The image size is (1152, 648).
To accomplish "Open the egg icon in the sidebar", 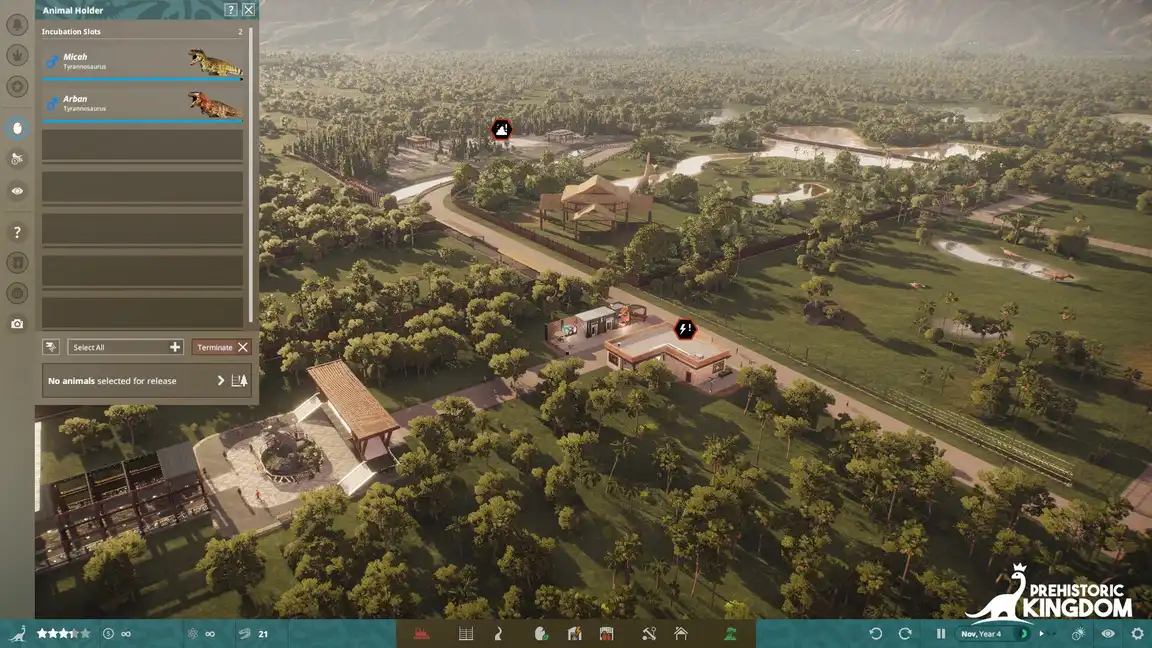I will point(17,128).
